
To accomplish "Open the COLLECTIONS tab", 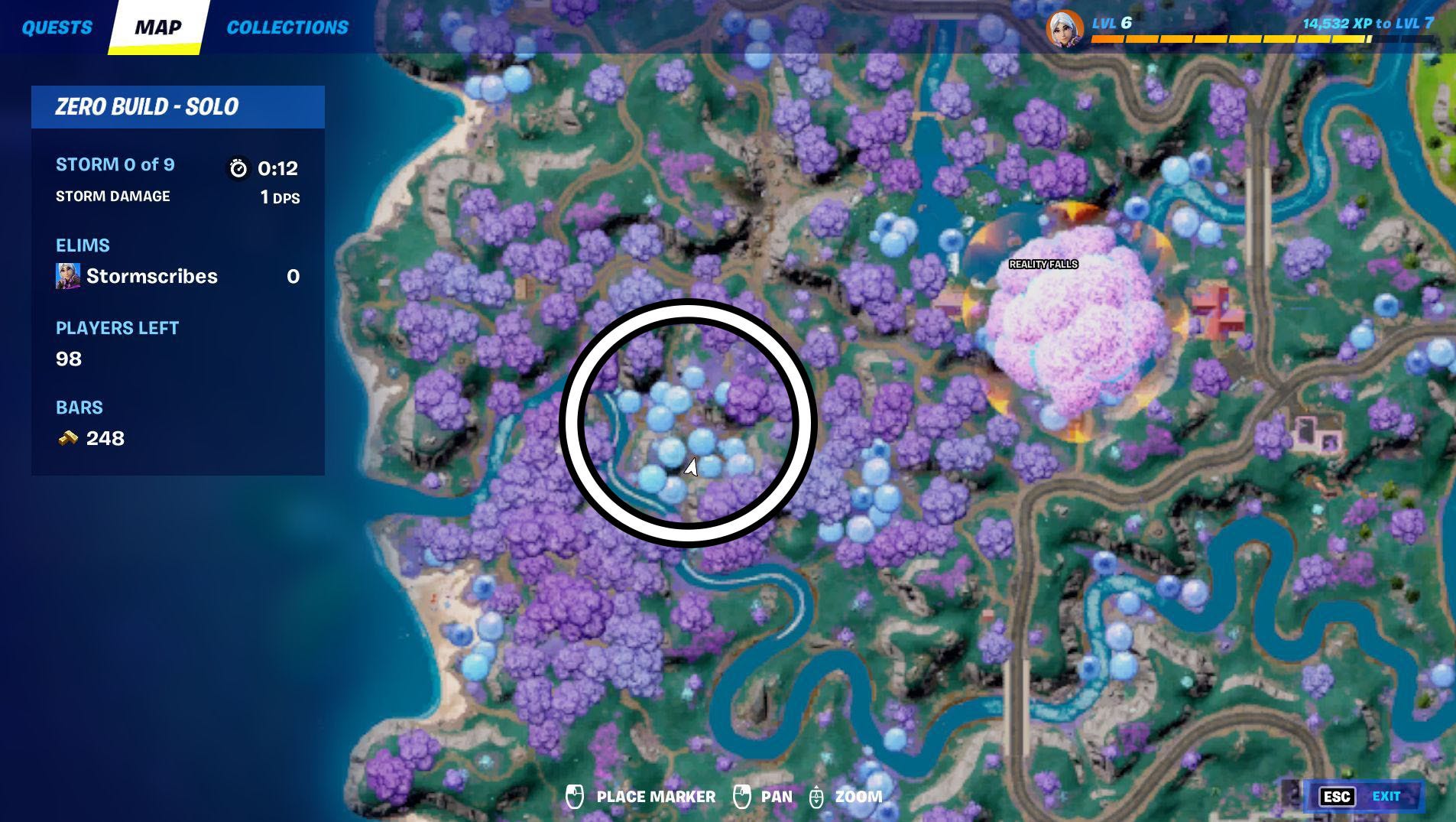I will pos(287,27).
